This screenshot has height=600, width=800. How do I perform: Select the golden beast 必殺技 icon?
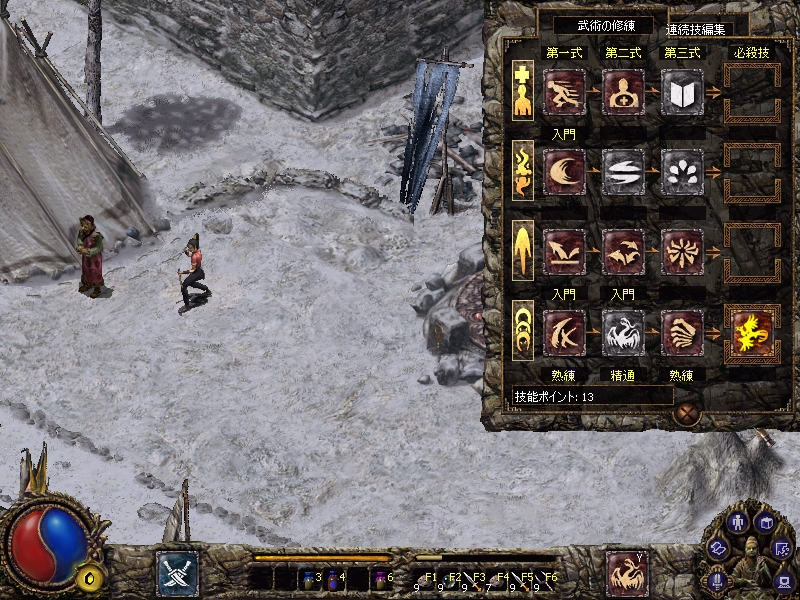point(752,332)
